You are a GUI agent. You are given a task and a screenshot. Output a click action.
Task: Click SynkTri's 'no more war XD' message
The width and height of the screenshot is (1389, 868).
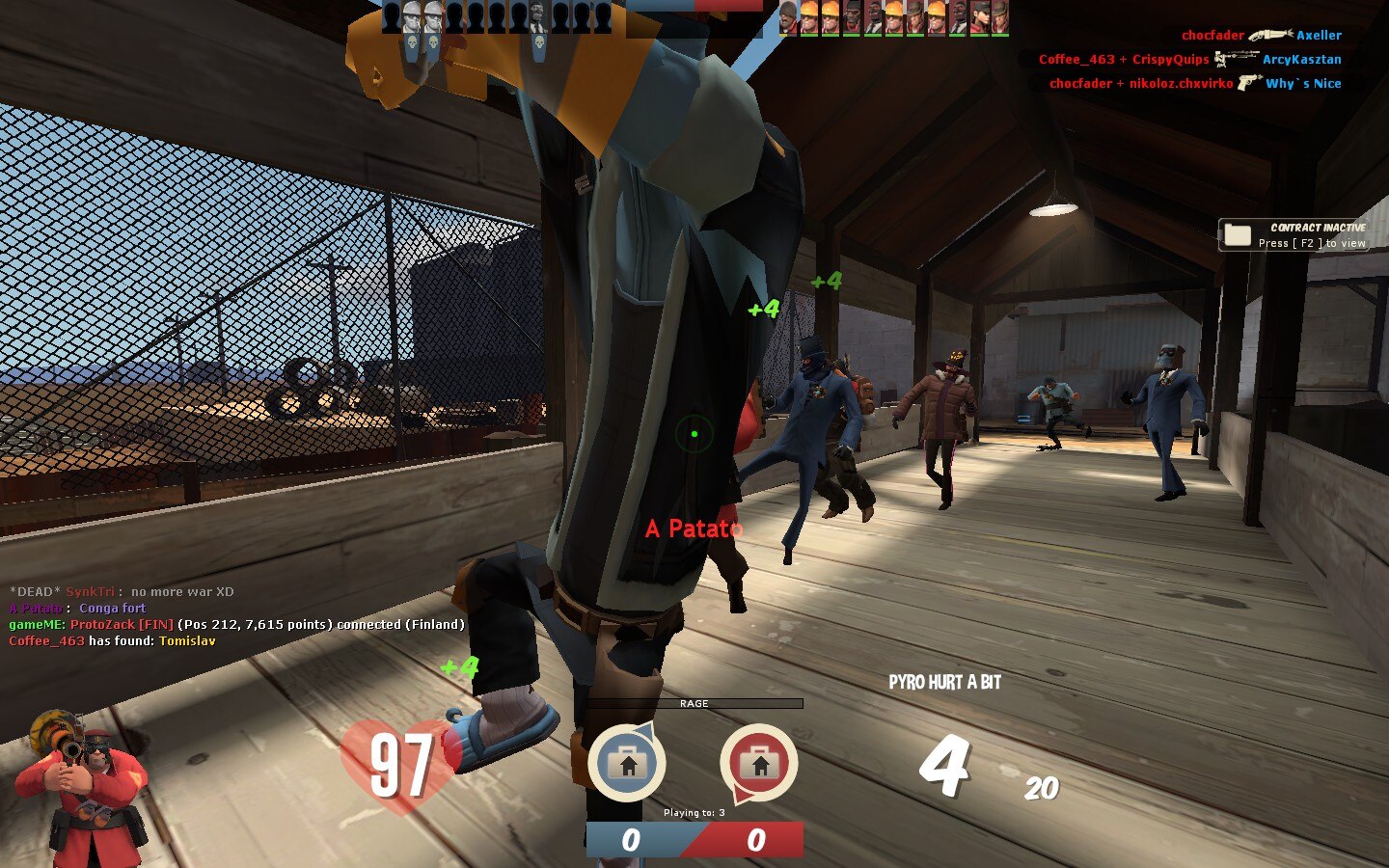click(x=122, y=591)
